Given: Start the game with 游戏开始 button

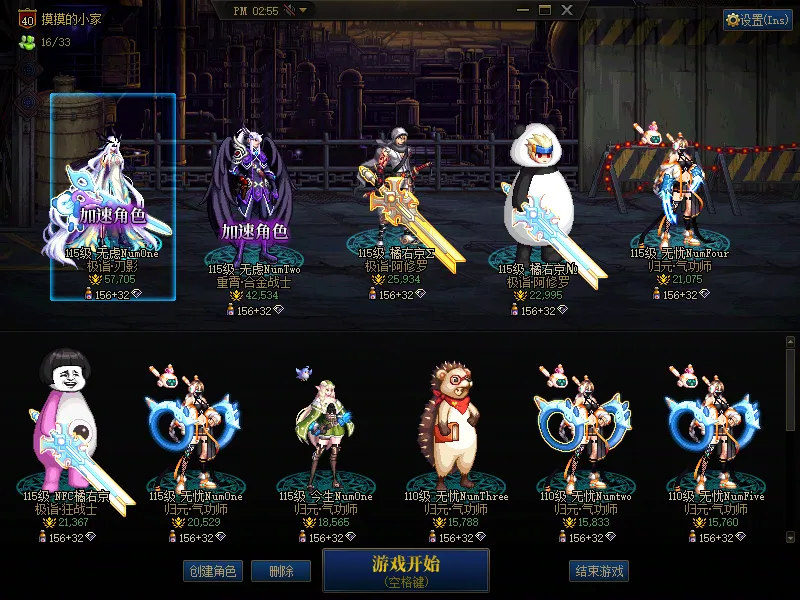Looking at the screenshot, I should [405, 569].
